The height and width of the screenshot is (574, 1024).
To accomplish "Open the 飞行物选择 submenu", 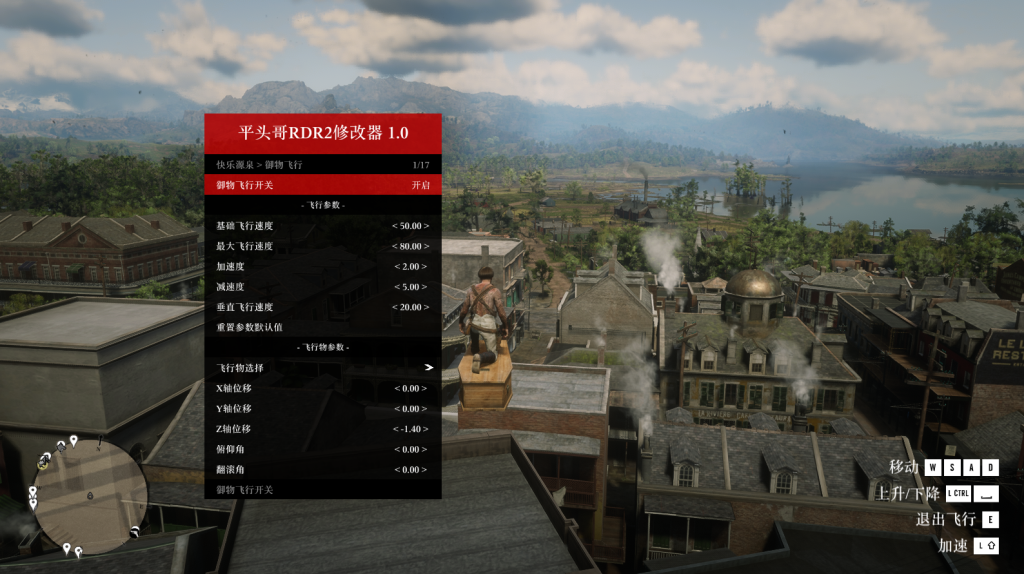I will tap(323, 368).
